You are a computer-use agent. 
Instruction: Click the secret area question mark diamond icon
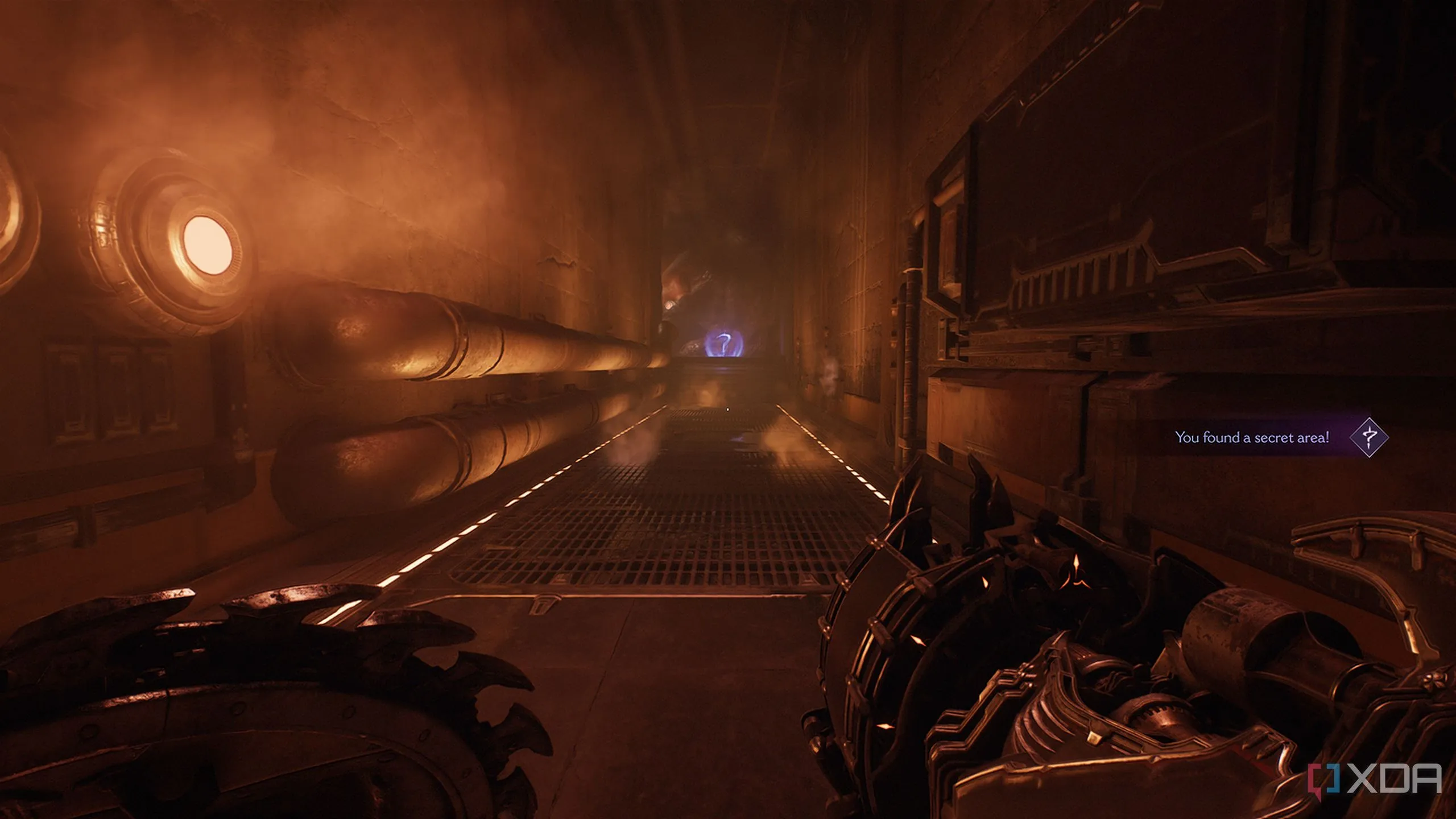coord(1369,437)
